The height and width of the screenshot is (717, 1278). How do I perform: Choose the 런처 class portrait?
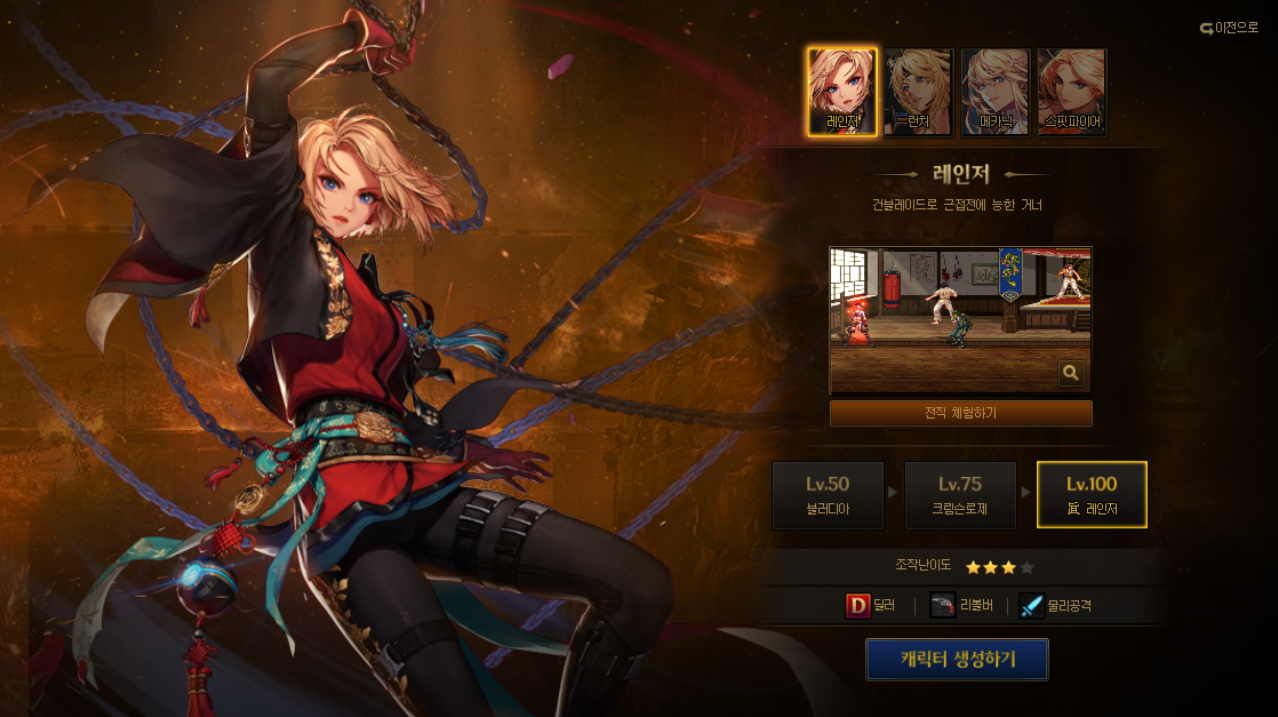point(918,92)
